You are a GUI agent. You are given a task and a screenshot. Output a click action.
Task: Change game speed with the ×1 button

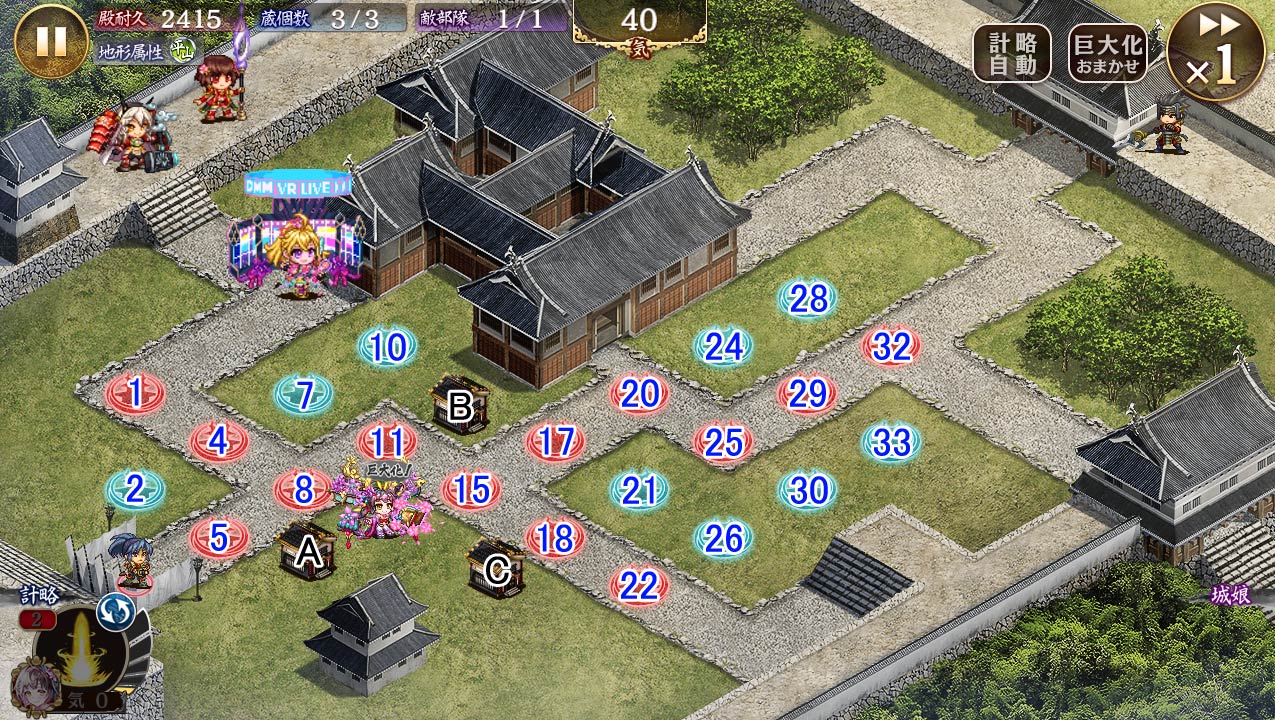(1215, 51)
